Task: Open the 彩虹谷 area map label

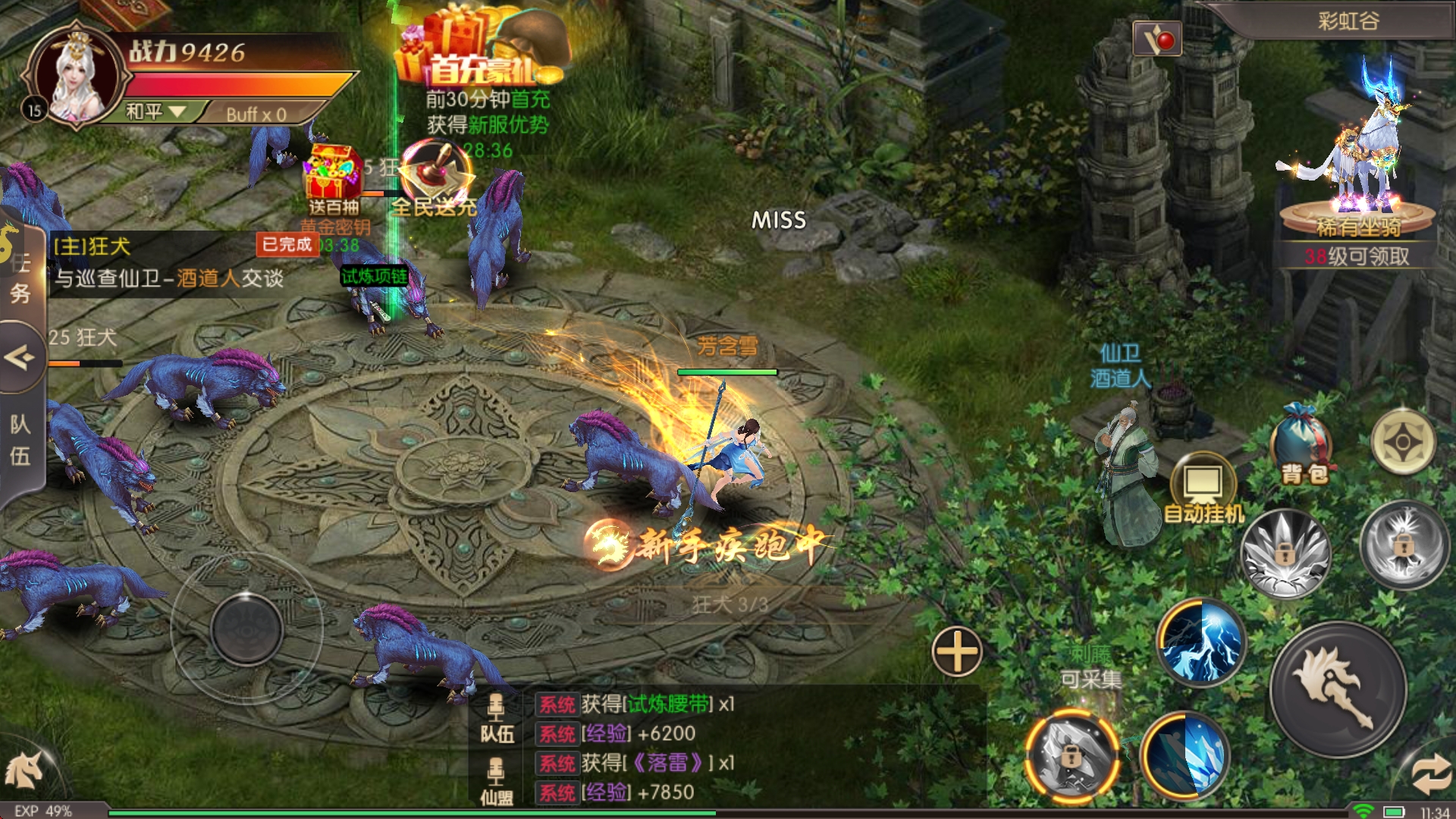Action: click(x=1348, y=20)
